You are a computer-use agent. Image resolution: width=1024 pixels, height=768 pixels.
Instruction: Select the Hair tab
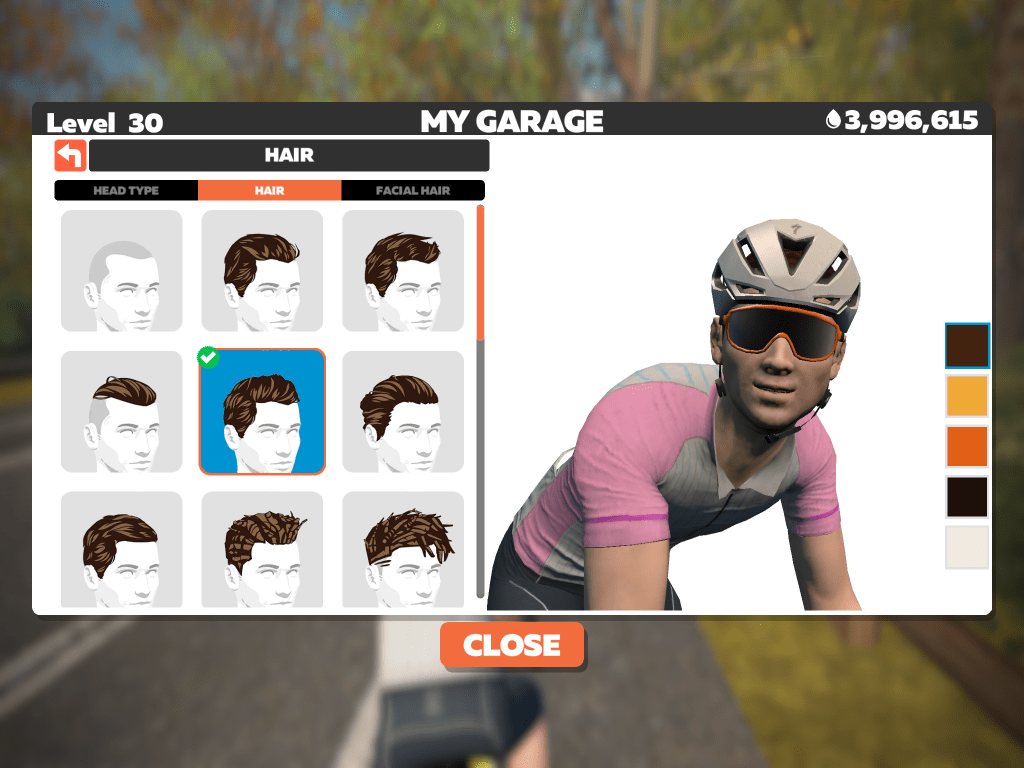pyautogui.click(x=269, y=191)
